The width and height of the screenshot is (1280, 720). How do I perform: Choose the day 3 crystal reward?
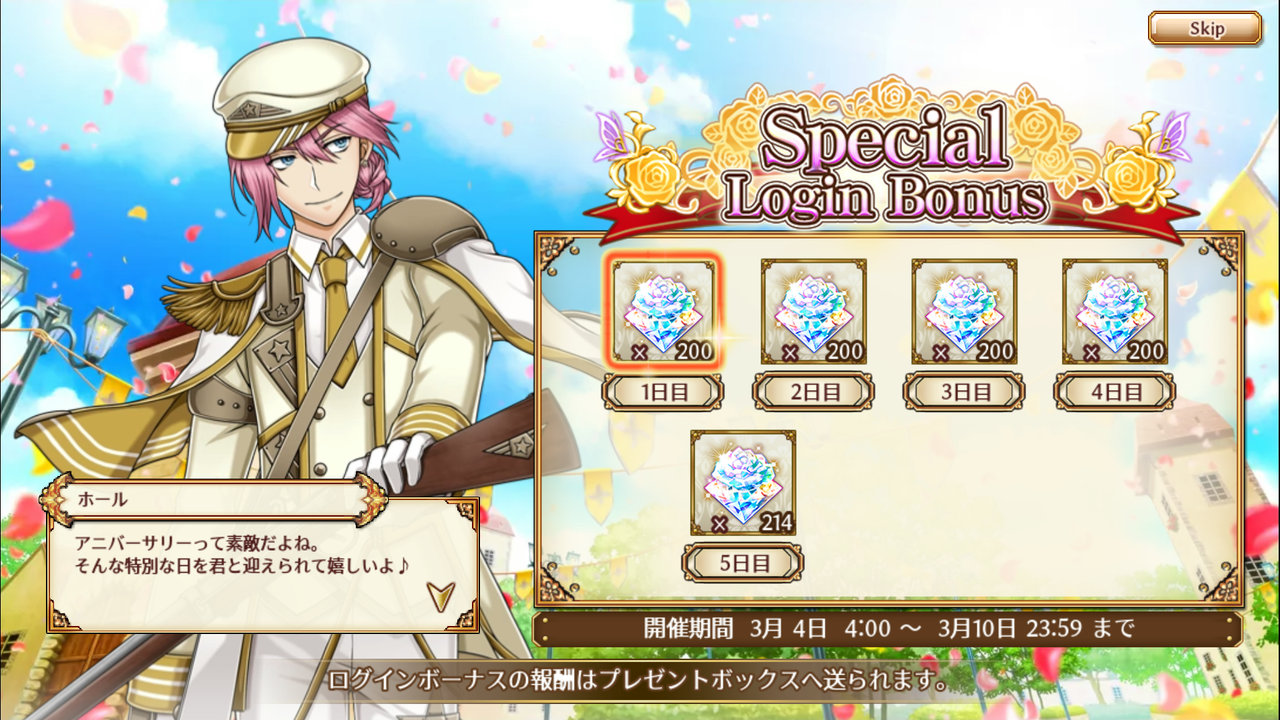964,311
